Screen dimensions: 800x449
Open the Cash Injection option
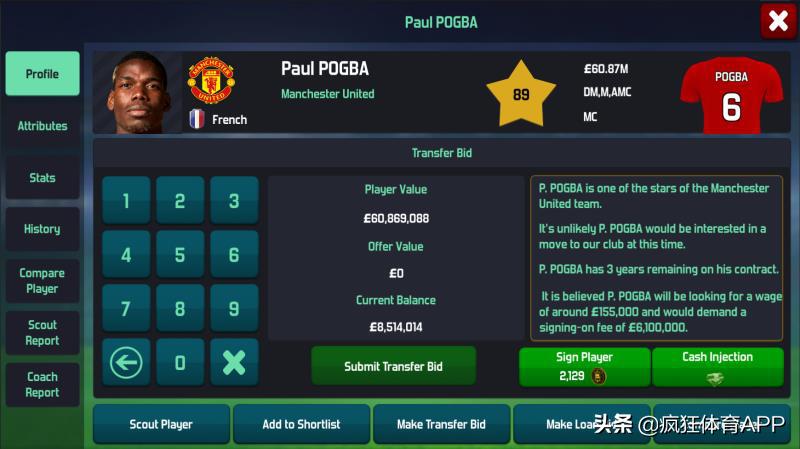(717, 367)
